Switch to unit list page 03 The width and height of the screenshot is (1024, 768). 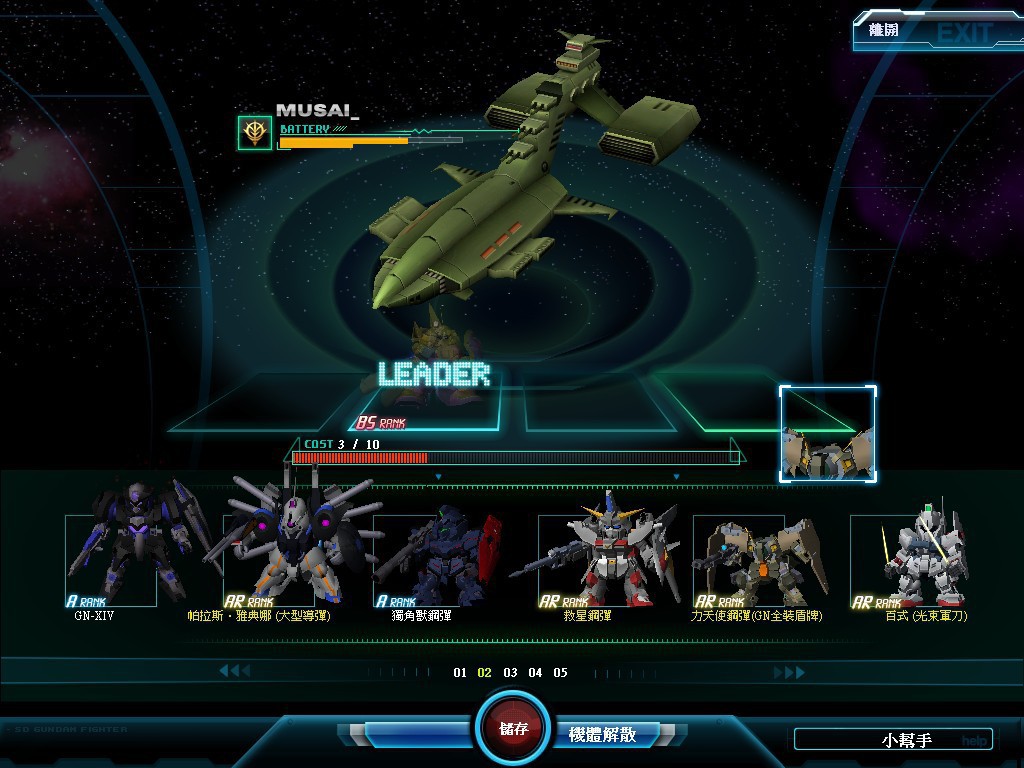(510, 673)
